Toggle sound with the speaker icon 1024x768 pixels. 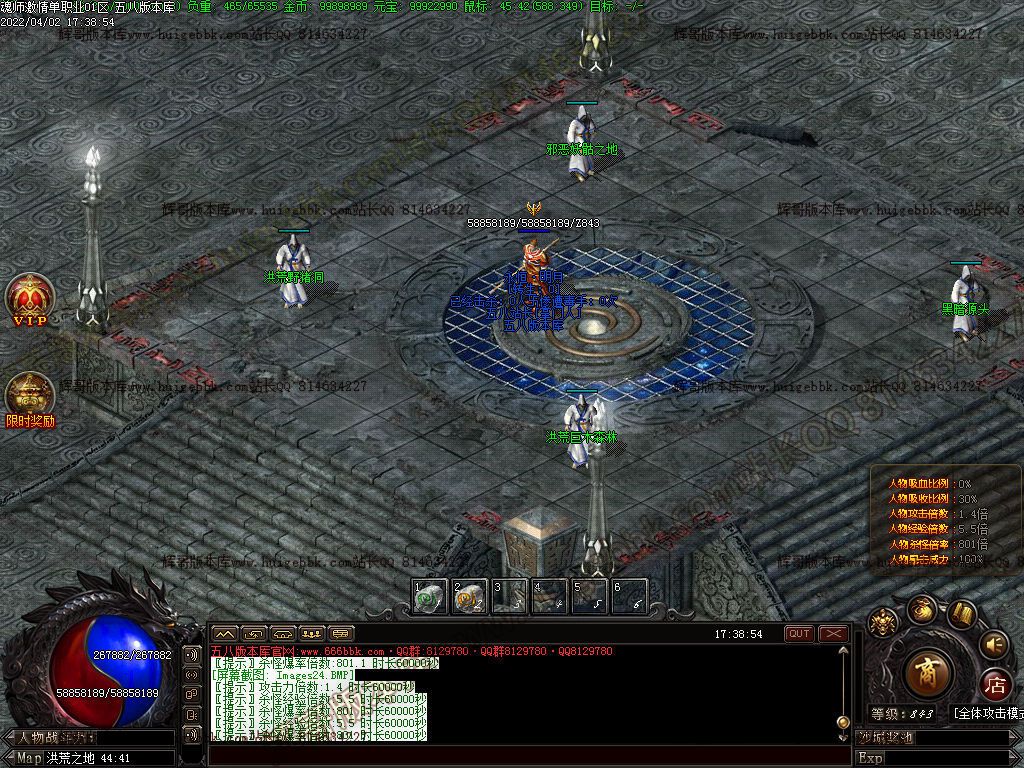pyautogui.click(x=993, y=644)
